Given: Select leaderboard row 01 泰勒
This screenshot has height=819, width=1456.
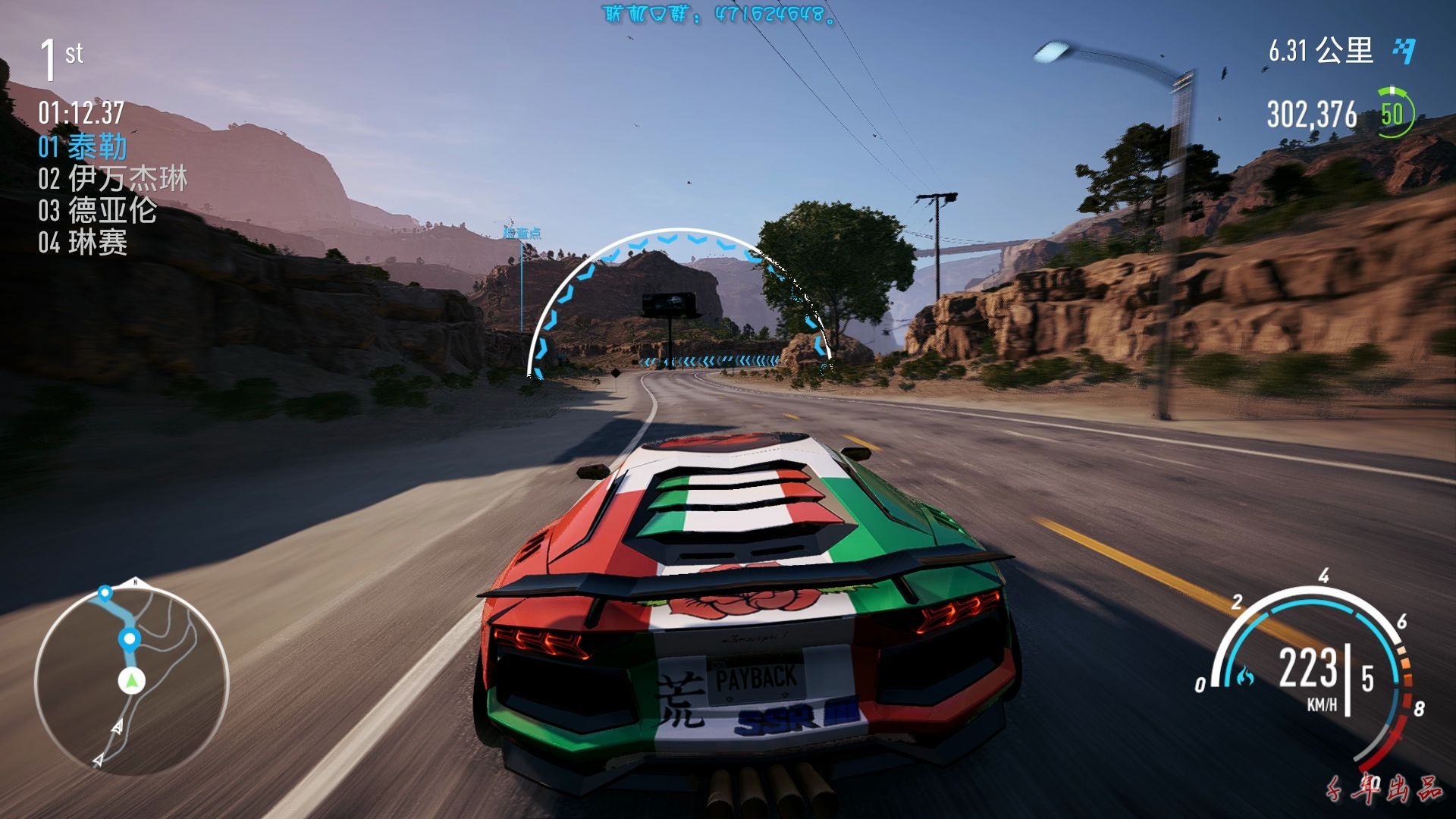Looking at the screenshot, I should [x=83, y=146].
